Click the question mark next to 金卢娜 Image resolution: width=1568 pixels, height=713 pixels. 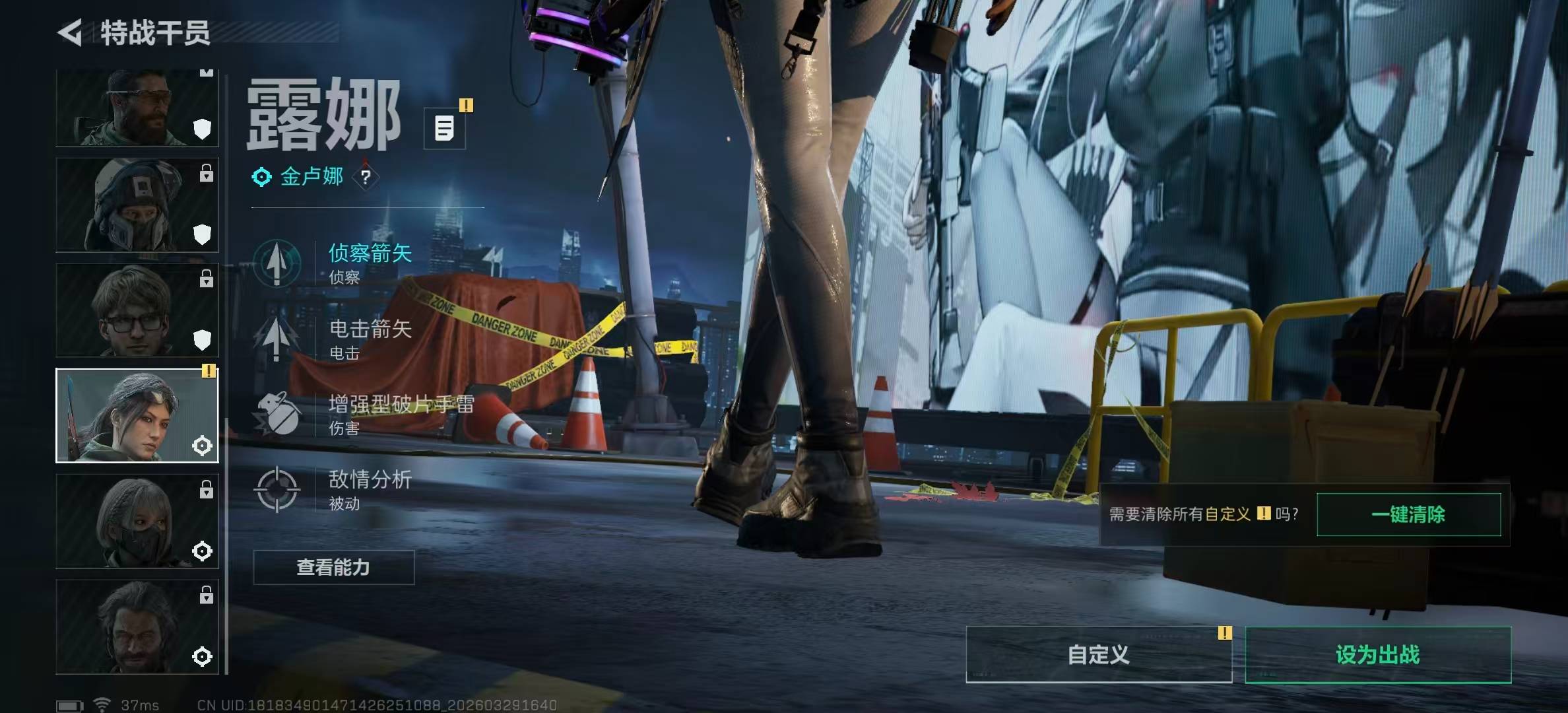coord(366,177)
